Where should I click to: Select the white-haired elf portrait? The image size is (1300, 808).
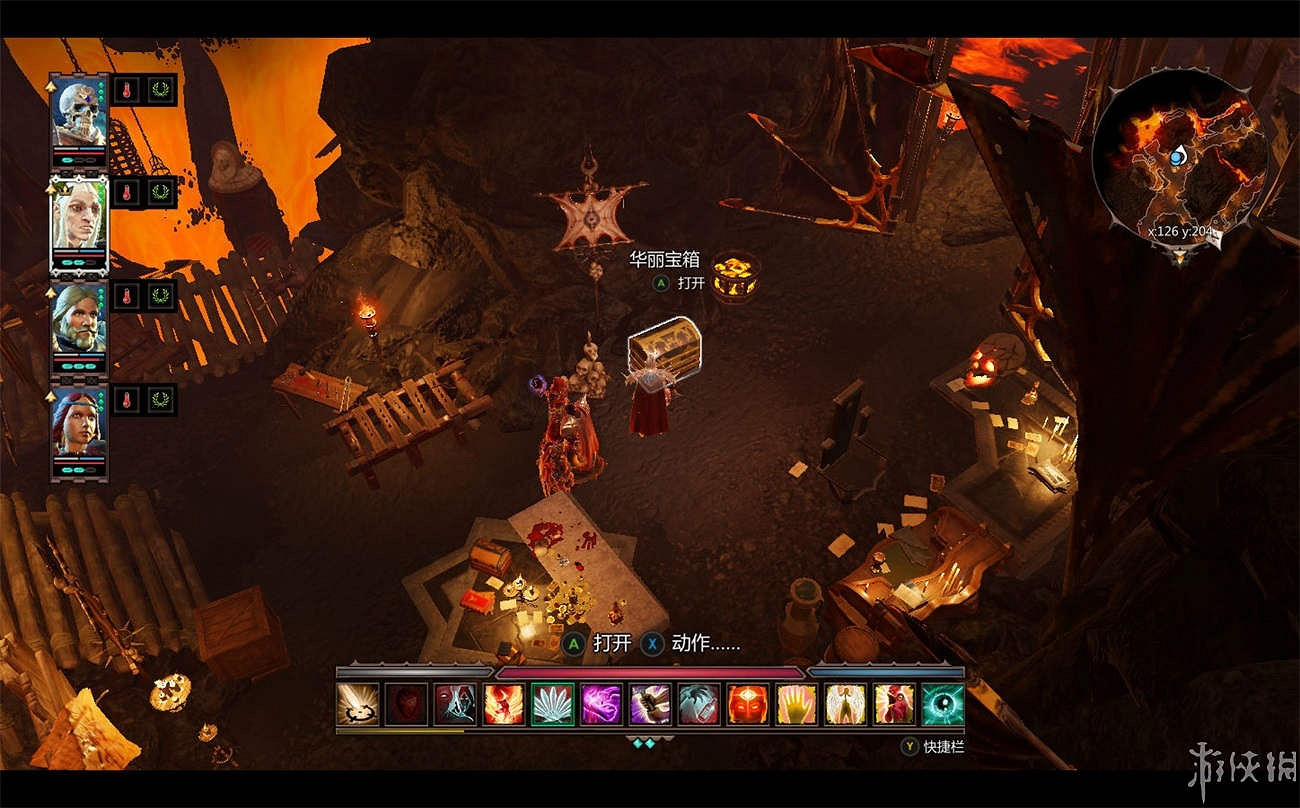79,220
